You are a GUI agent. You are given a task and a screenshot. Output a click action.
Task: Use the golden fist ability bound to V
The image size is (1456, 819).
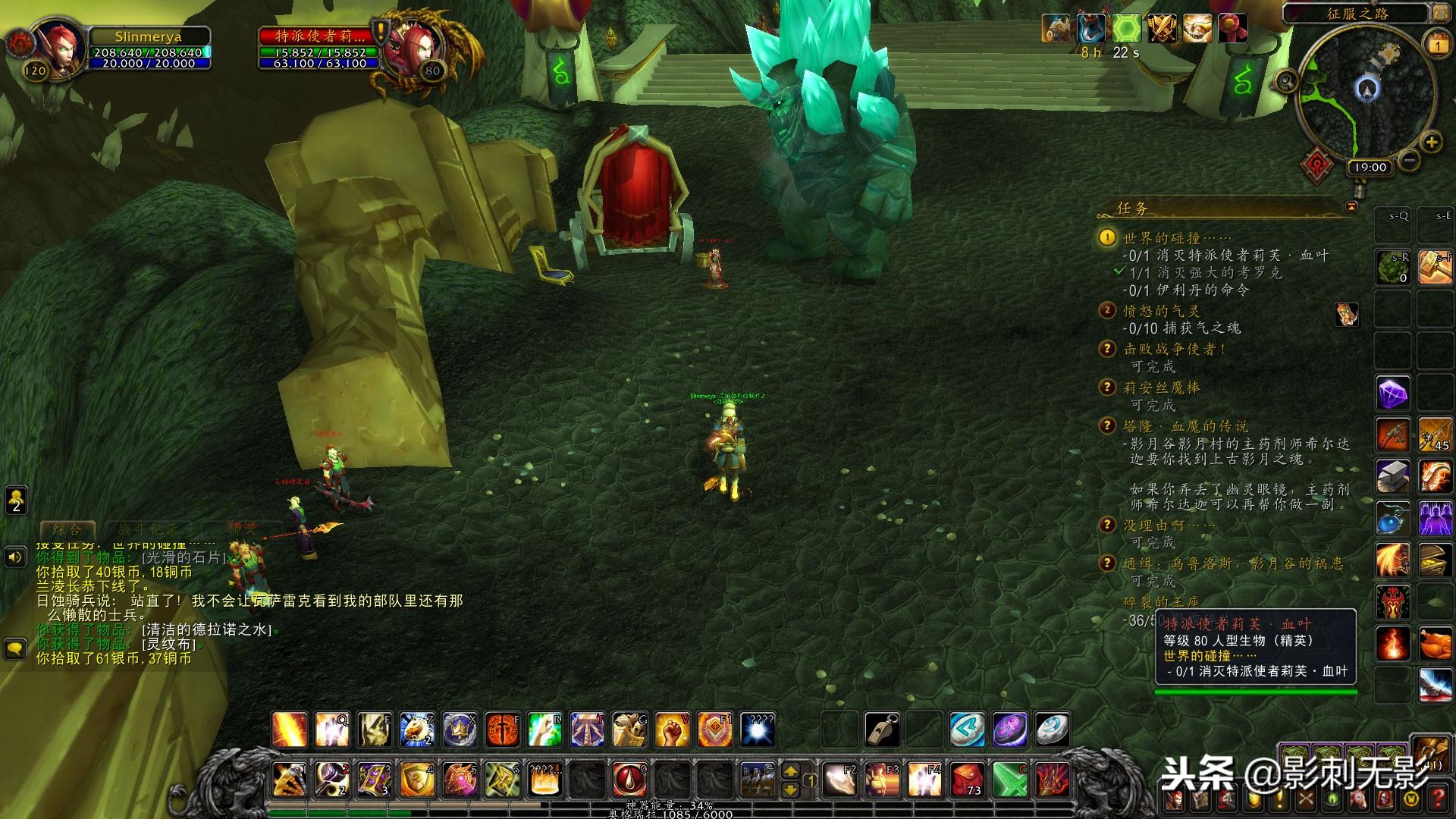(672, 730)
